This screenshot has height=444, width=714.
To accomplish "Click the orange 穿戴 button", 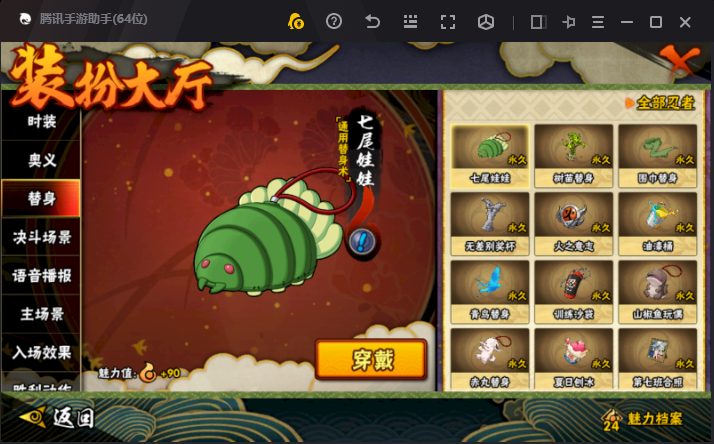I will 370,360.
